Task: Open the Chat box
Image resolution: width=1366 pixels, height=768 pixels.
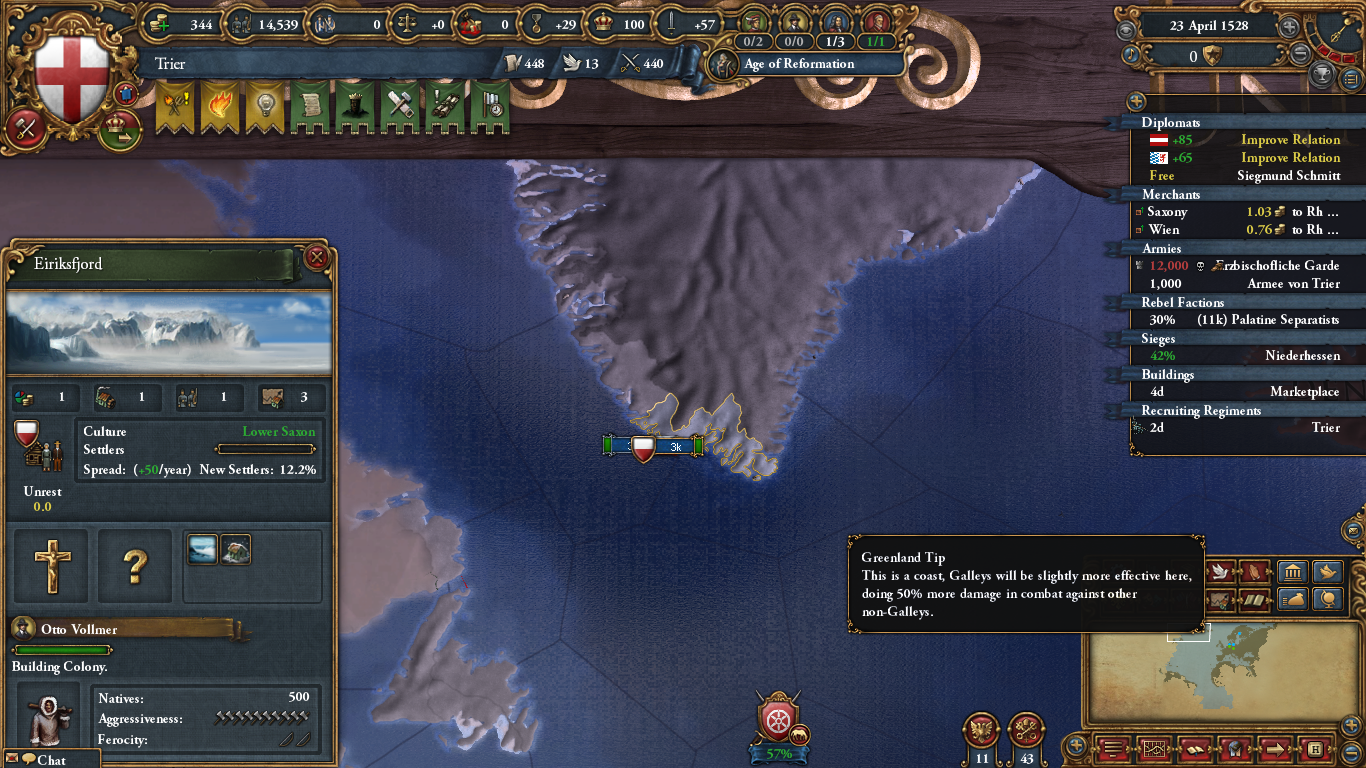Action: [x=51, y=760]
